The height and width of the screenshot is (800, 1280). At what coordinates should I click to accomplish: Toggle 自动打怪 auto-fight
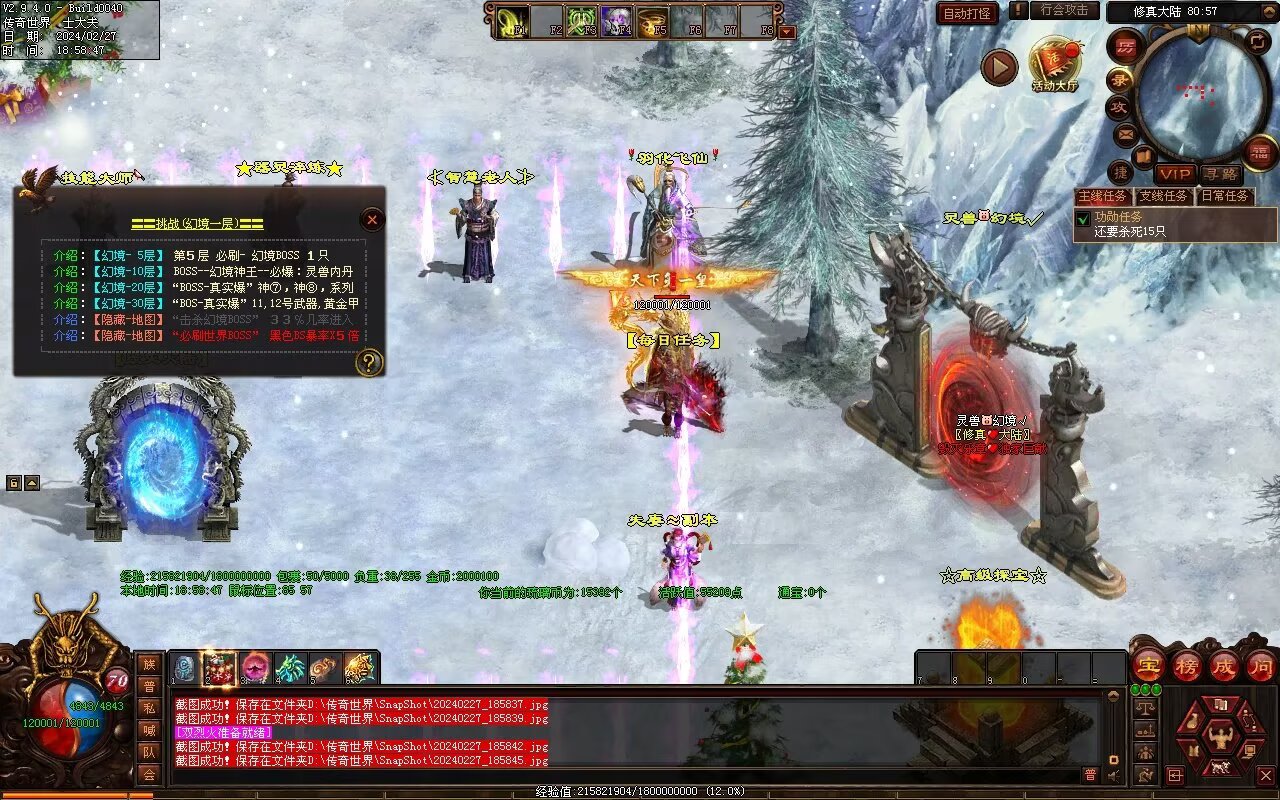[x=967, y=13]
